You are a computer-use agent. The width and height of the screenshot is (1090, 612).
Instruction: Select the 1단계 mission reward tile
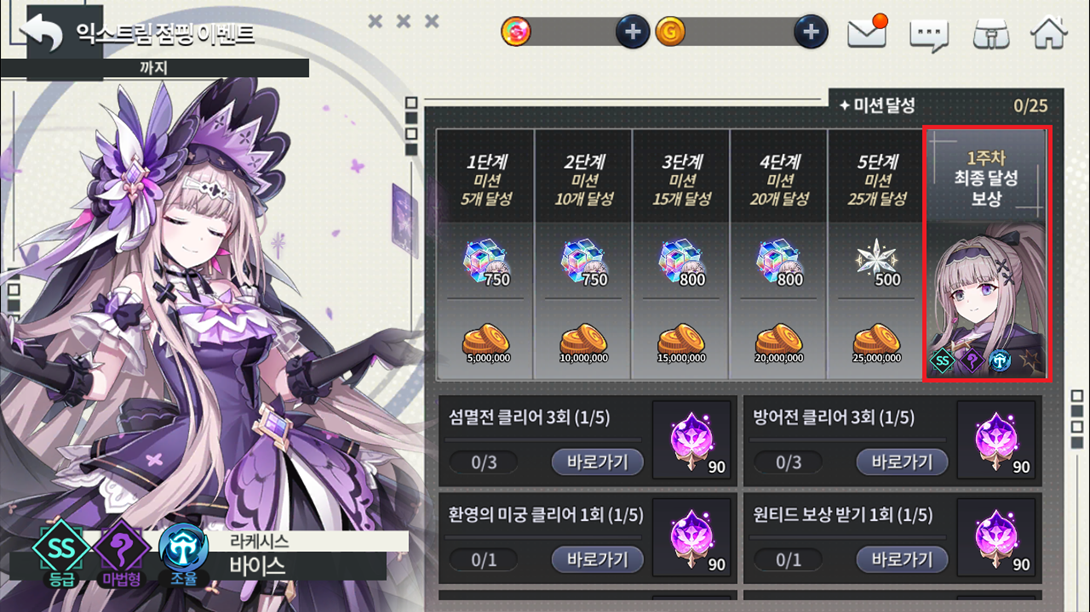(x=487, y=253)
